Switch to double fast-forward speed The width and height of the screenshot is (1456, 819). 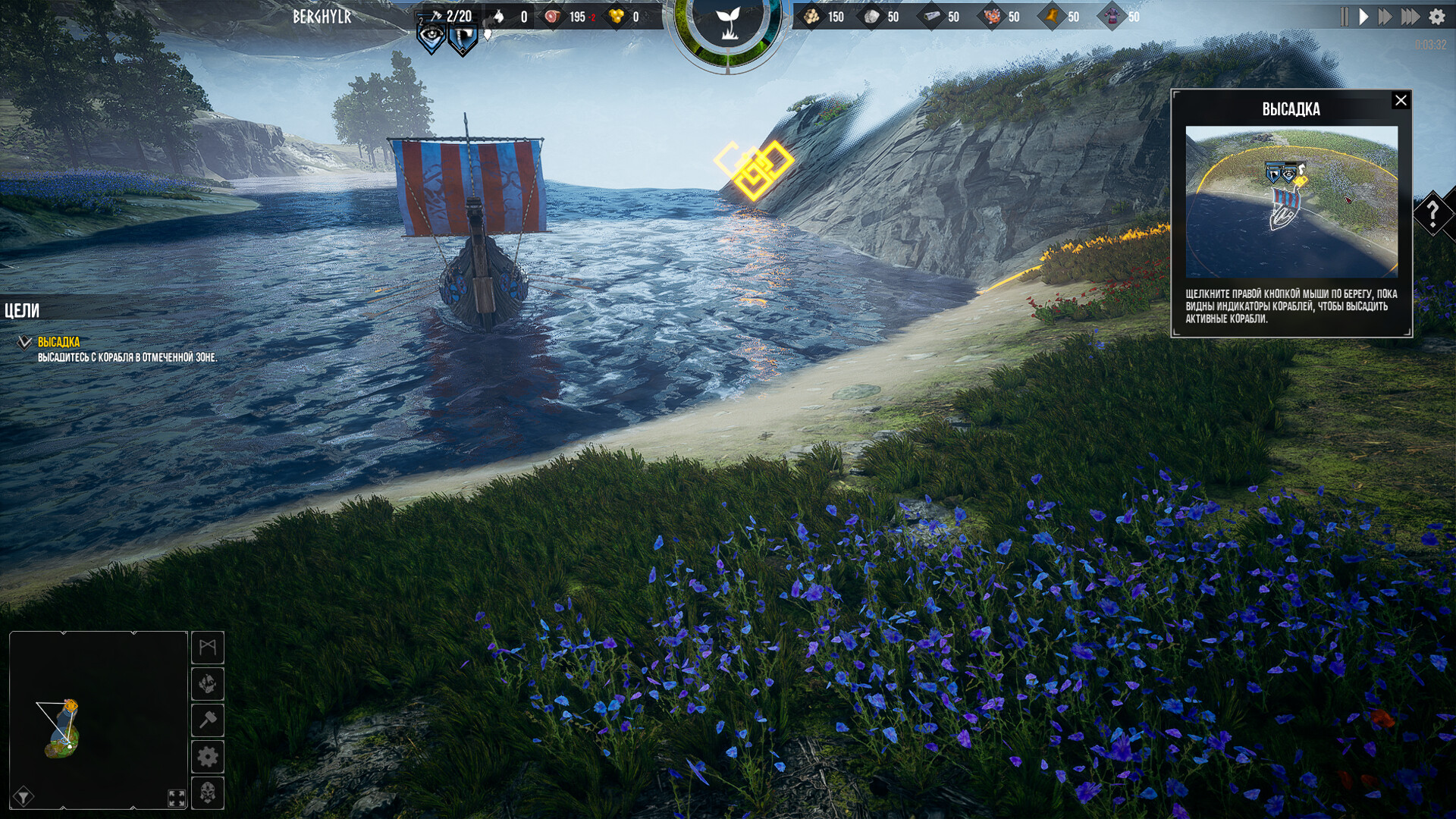[1385, 17]
